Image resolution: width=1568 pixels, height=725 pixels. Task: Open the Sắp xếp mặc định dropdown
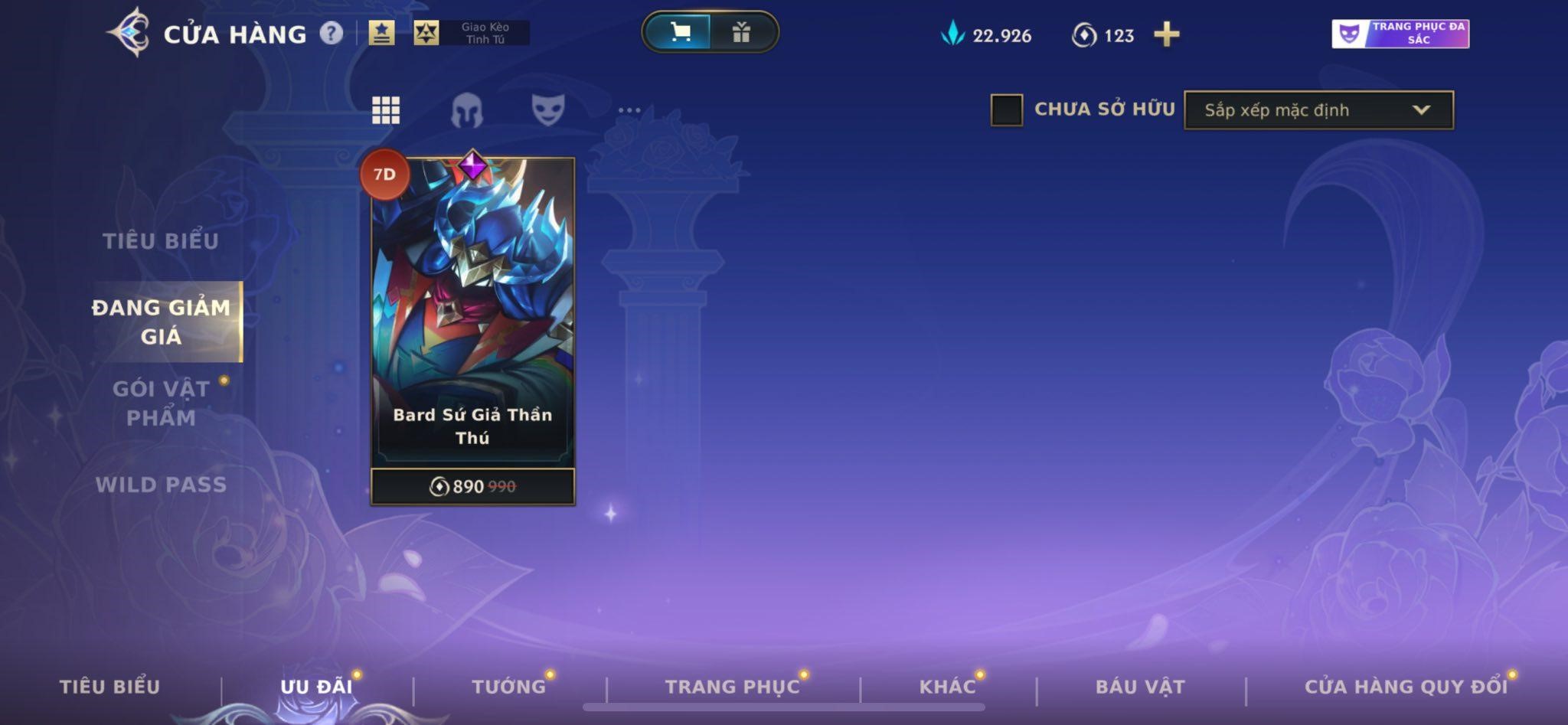click(1318, 110)
